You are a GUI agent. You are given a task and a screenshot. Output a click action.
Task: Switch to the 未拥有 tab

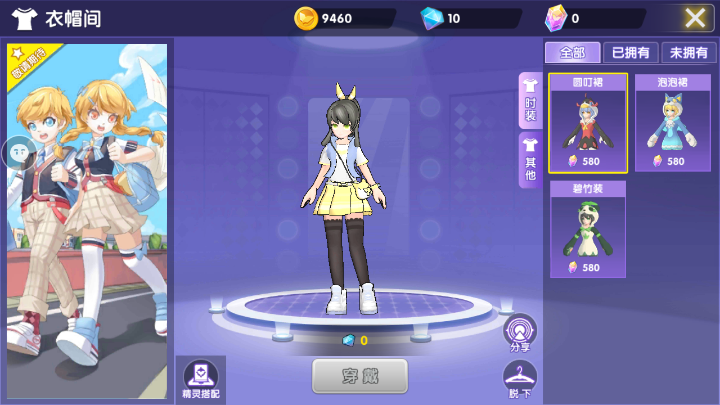pos(688,53)
